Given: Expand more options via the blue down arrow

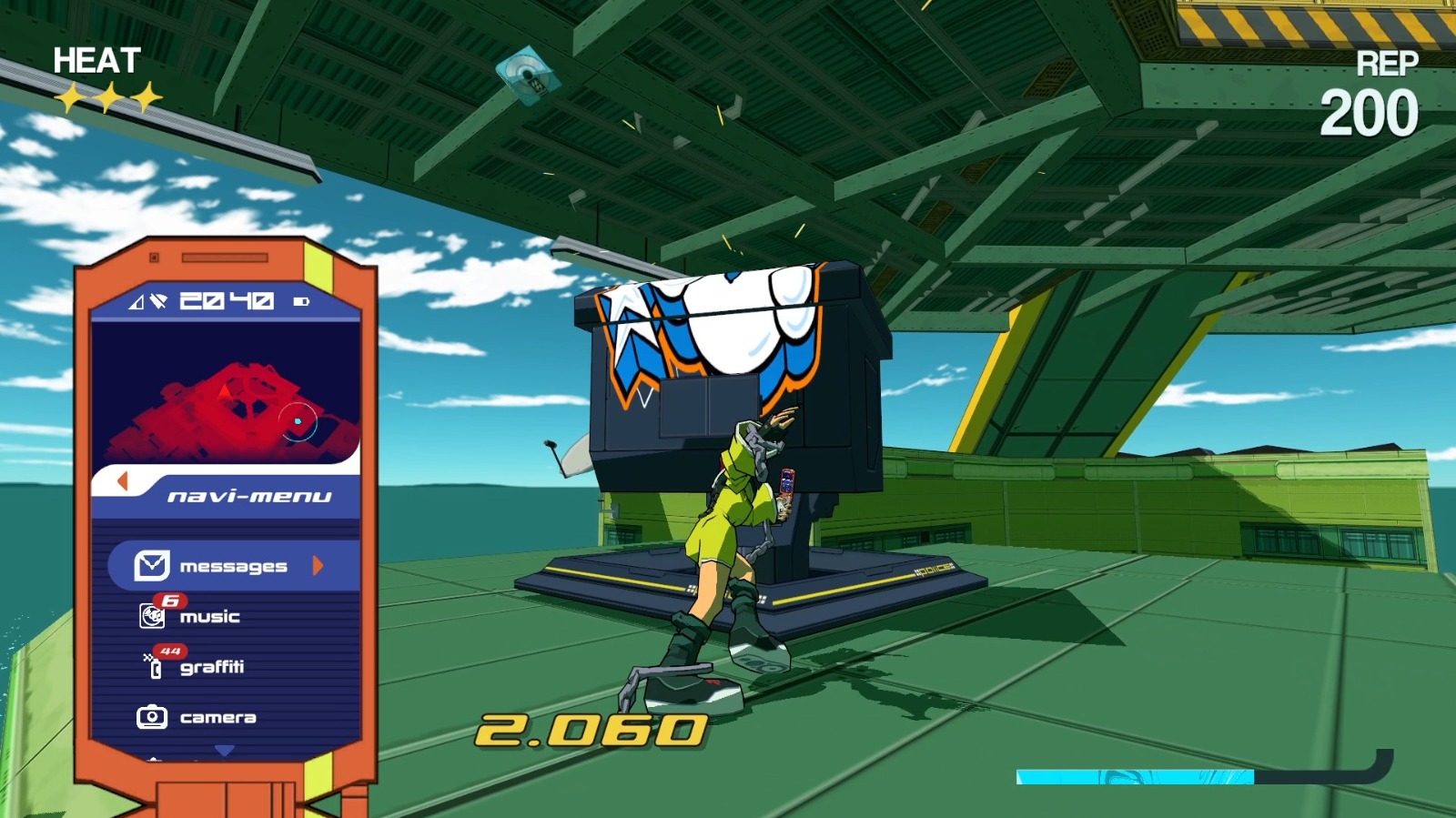Looking at the screenshot, I should click(x=223, y=750).
